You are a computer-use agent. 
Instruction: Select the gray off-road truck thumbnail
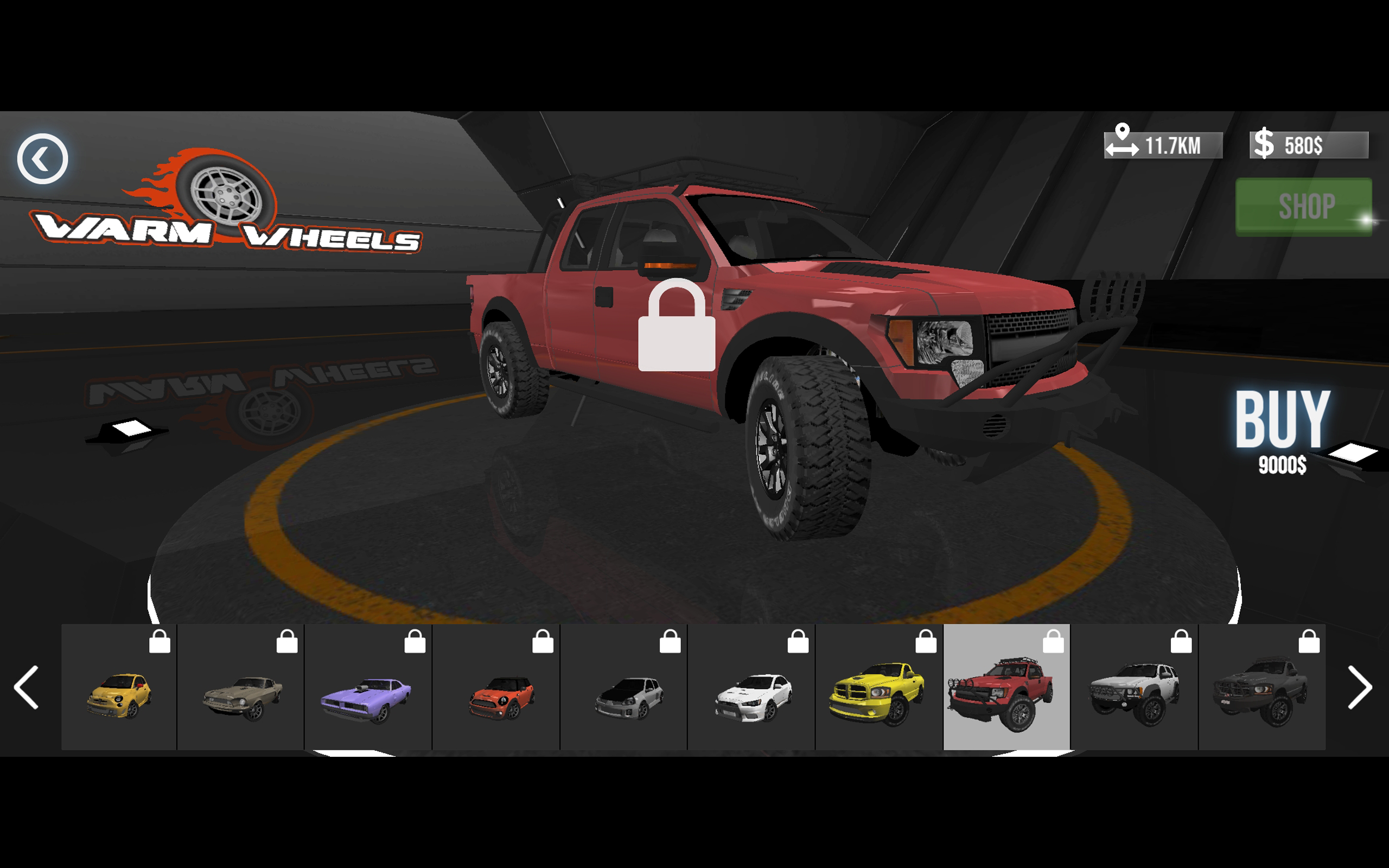[x=1264, y=689]
